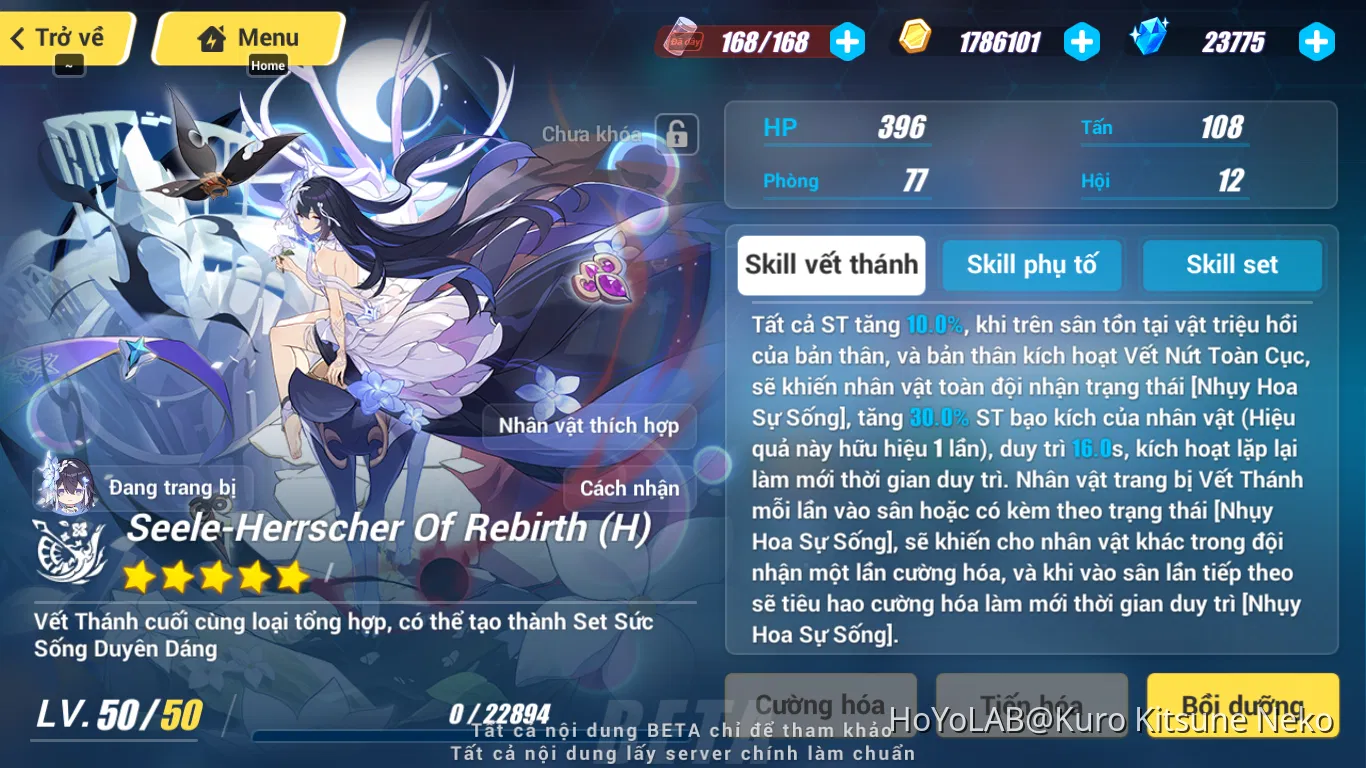Tap the plus icon next to stamina 168/168

pos(848,42)
